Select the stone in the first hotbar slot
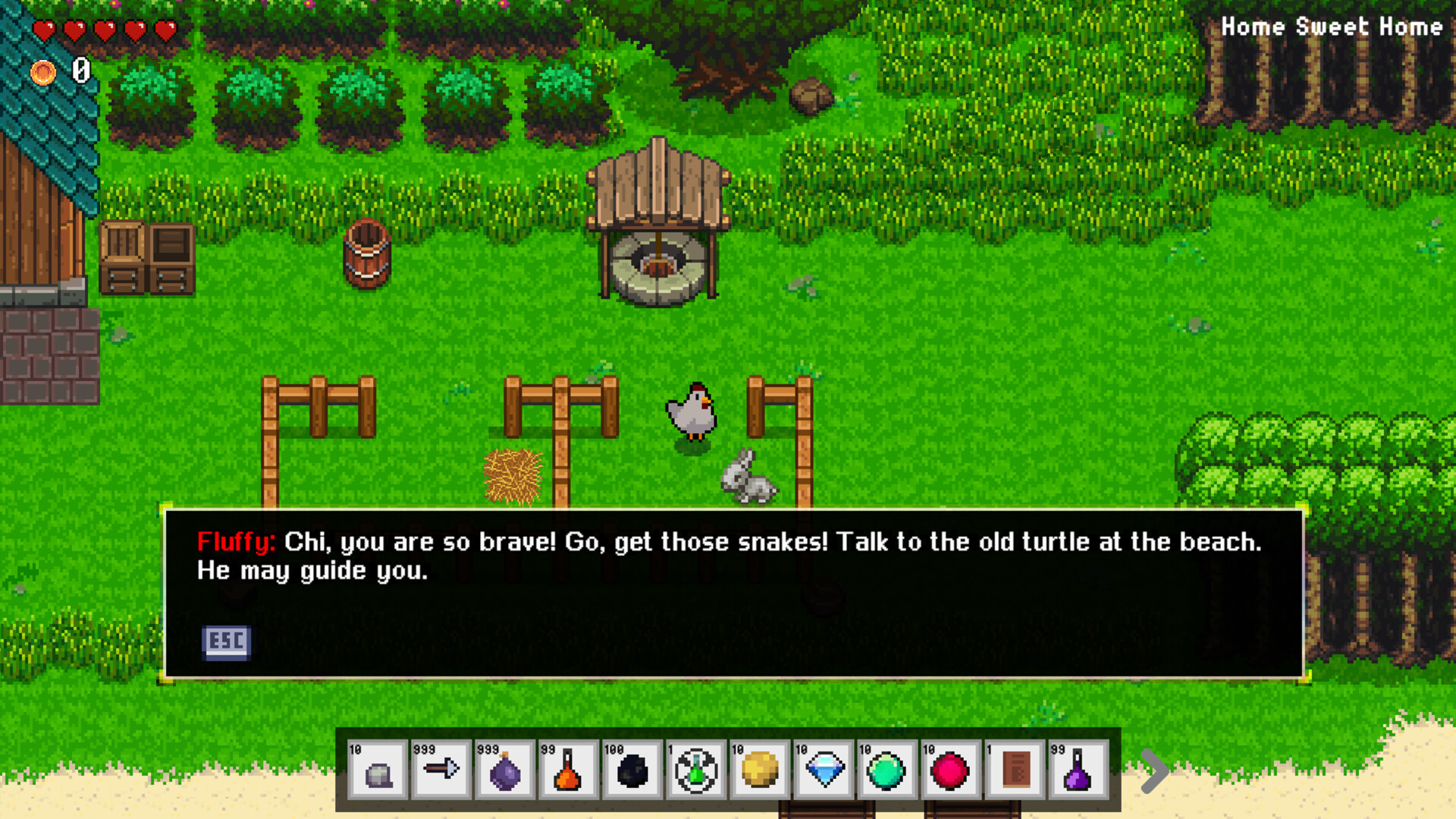 [x=377, y=771]
